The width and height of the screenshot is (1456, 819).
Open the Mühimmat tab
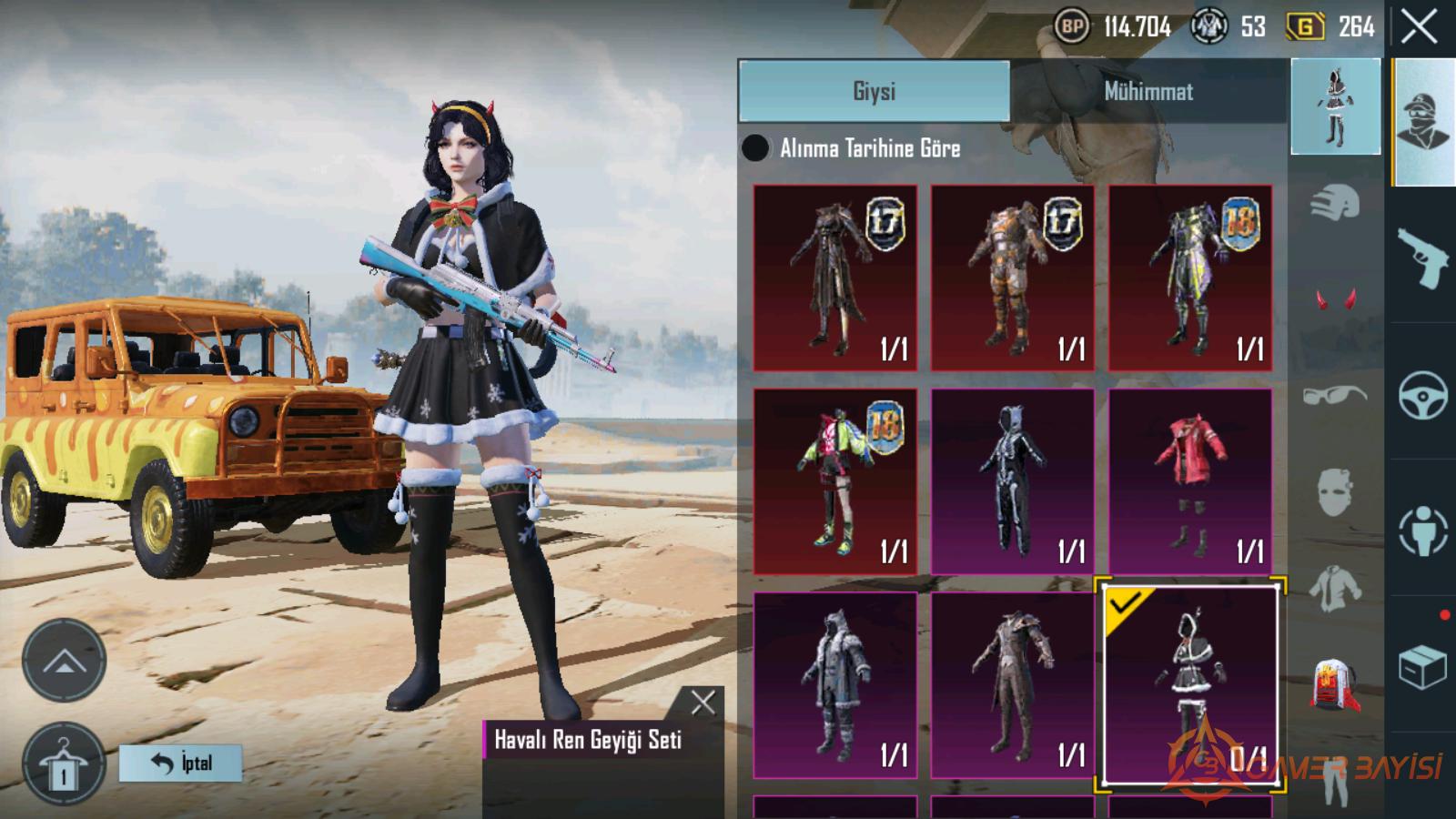[1148, 91]
